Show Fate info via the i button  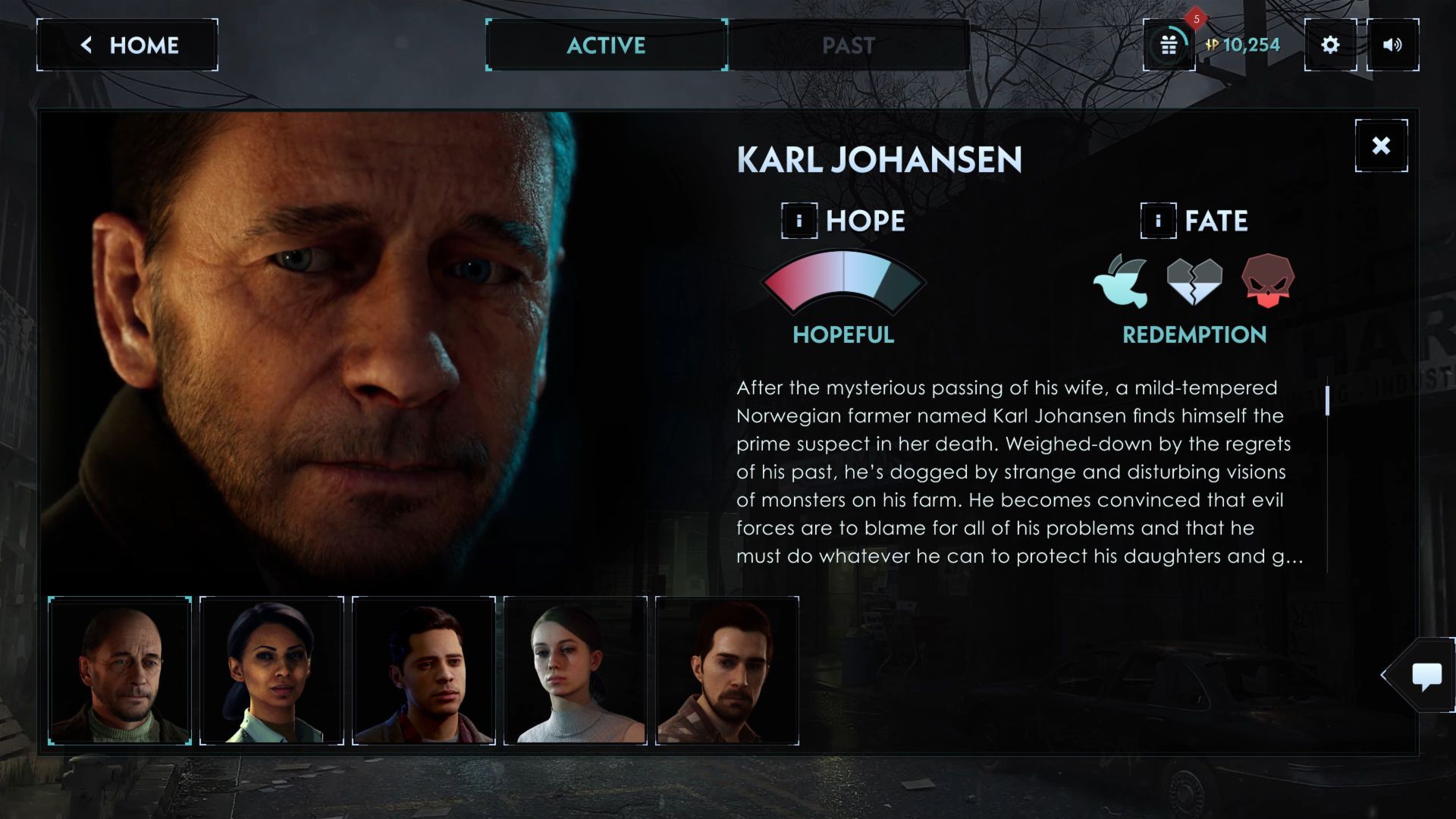click(x=1158, y=221)
